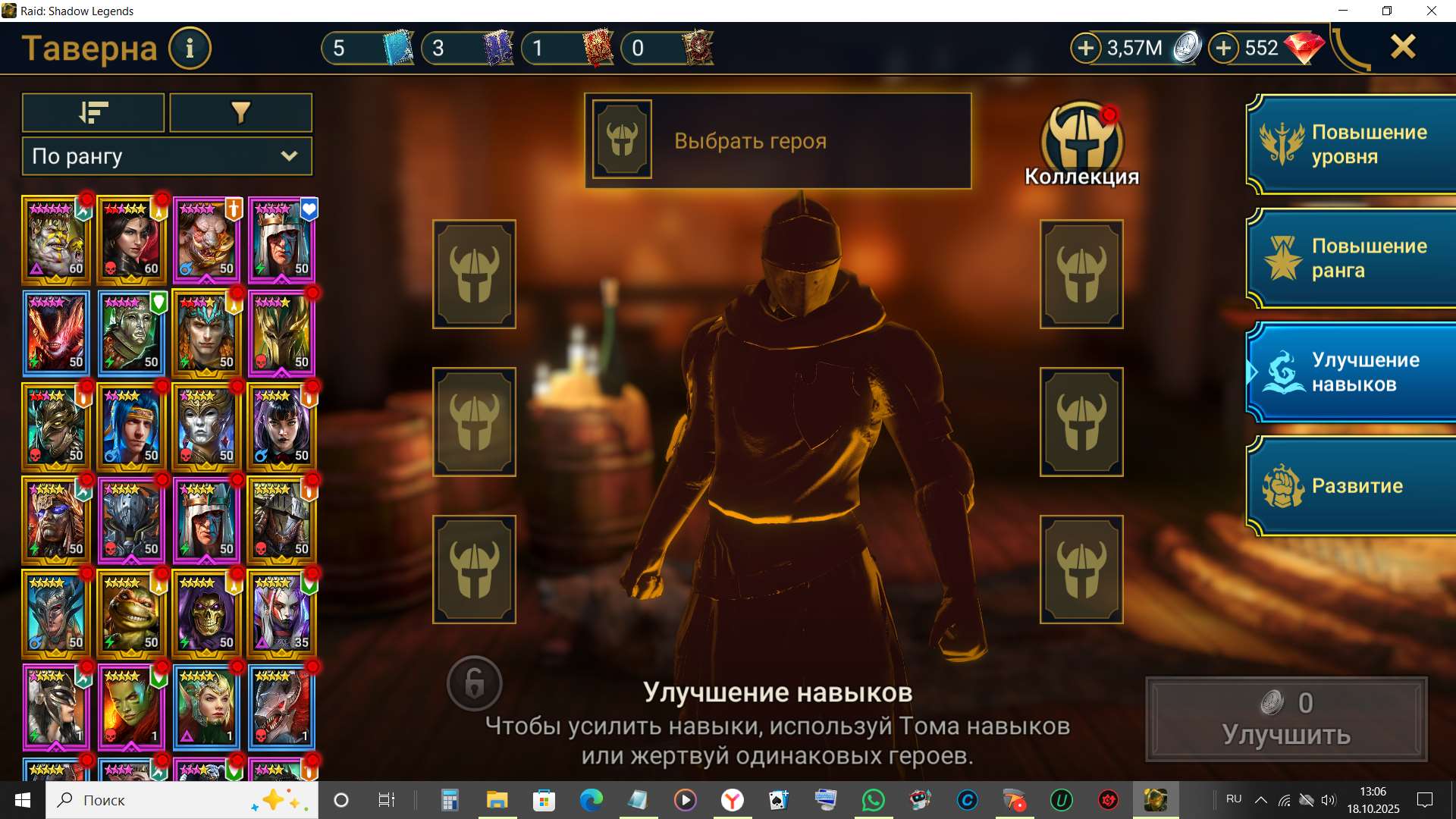The height and width of the screenshot is (819, 1456).
Task: Click the Windows search field
Action: point(152,799)
